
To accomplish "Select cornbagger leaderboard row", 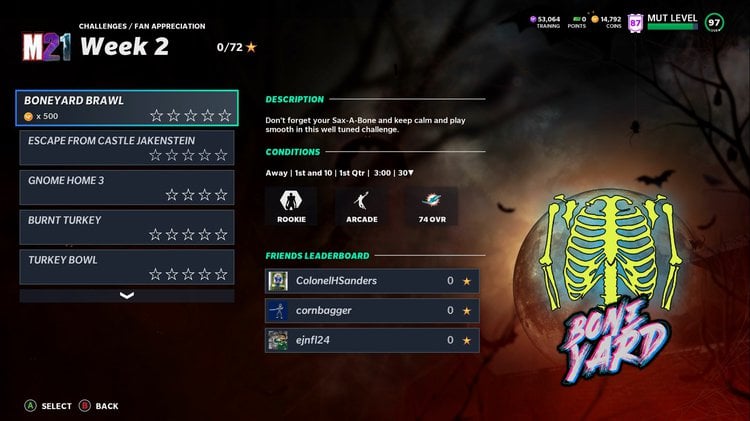I will coord(372,310).
